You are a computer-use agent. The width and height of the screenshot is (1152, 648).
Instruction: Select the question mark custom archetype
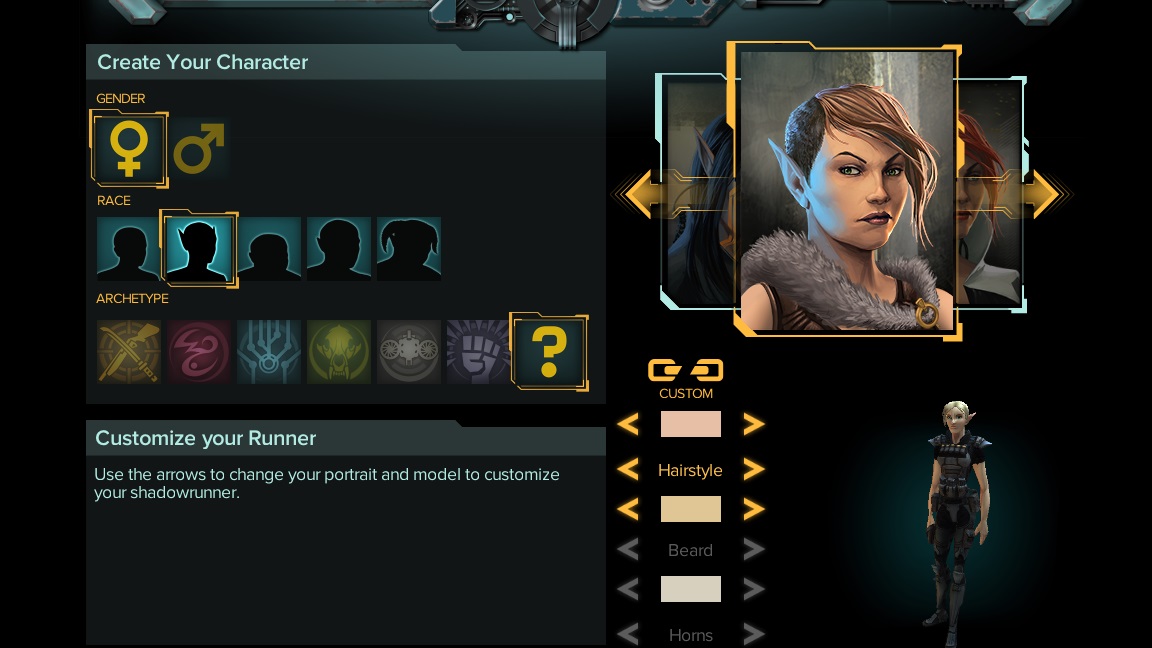click(548, 351)
